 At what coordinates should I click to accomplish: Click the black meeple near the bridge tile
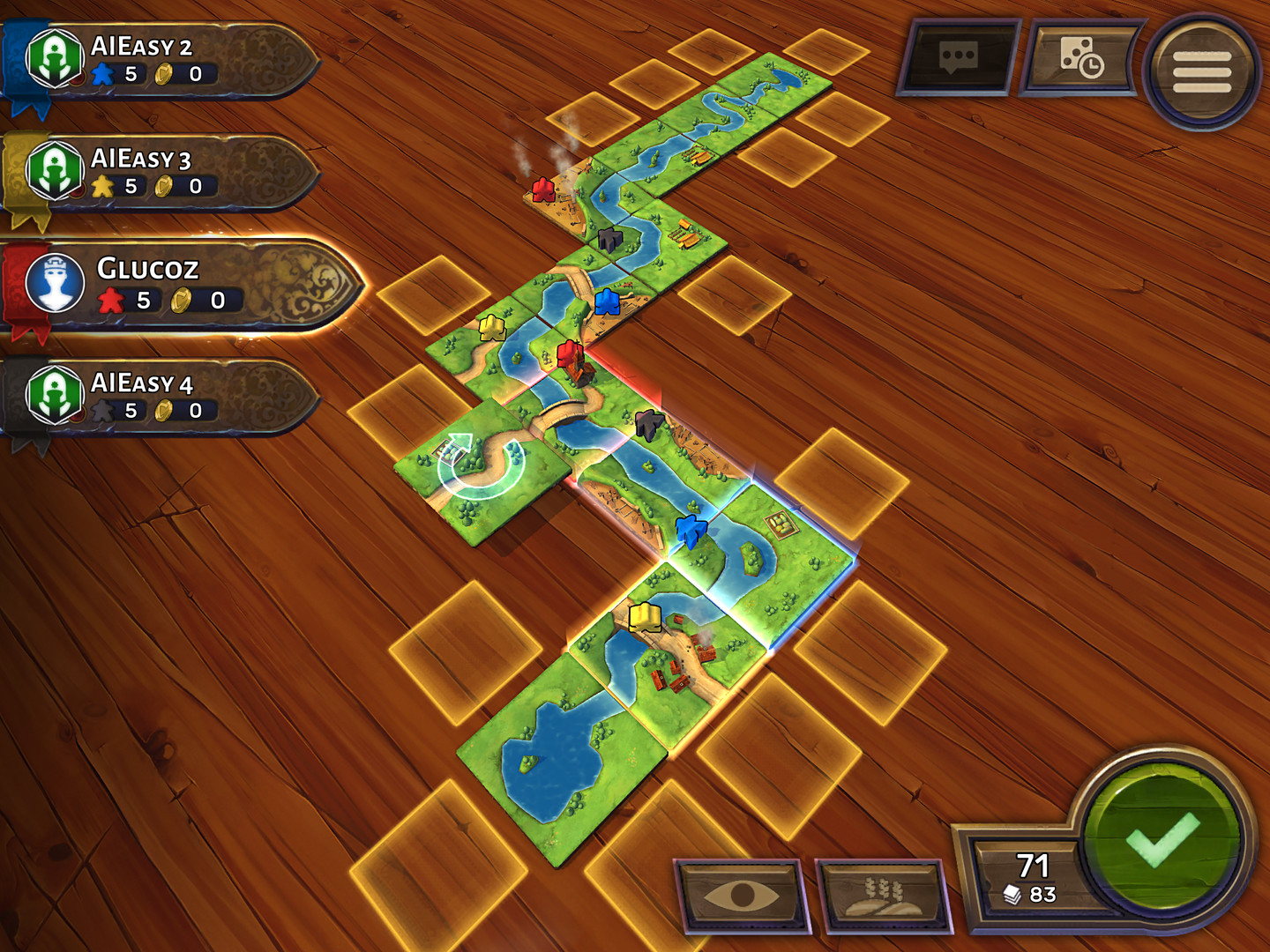649,426
